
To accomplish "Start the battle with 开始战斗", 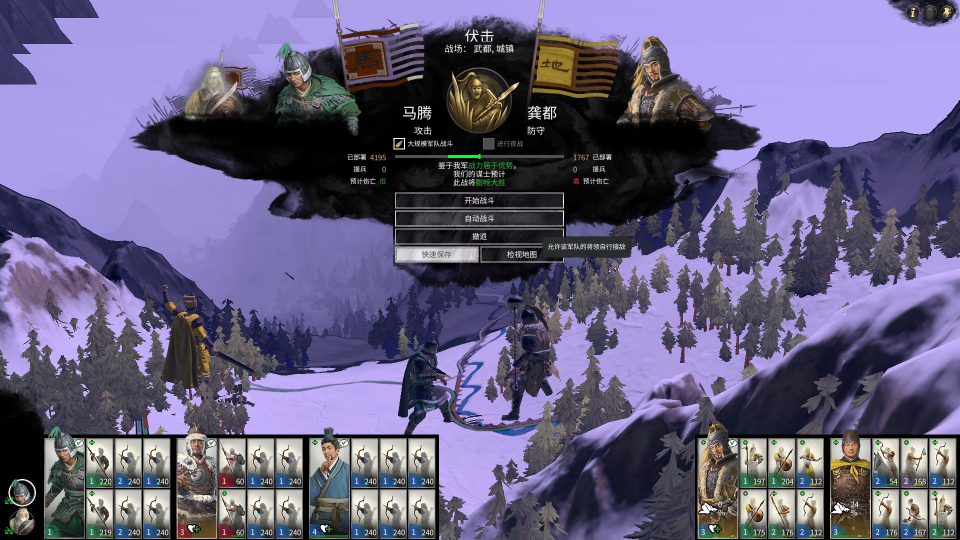I will (x=479, y=200).
